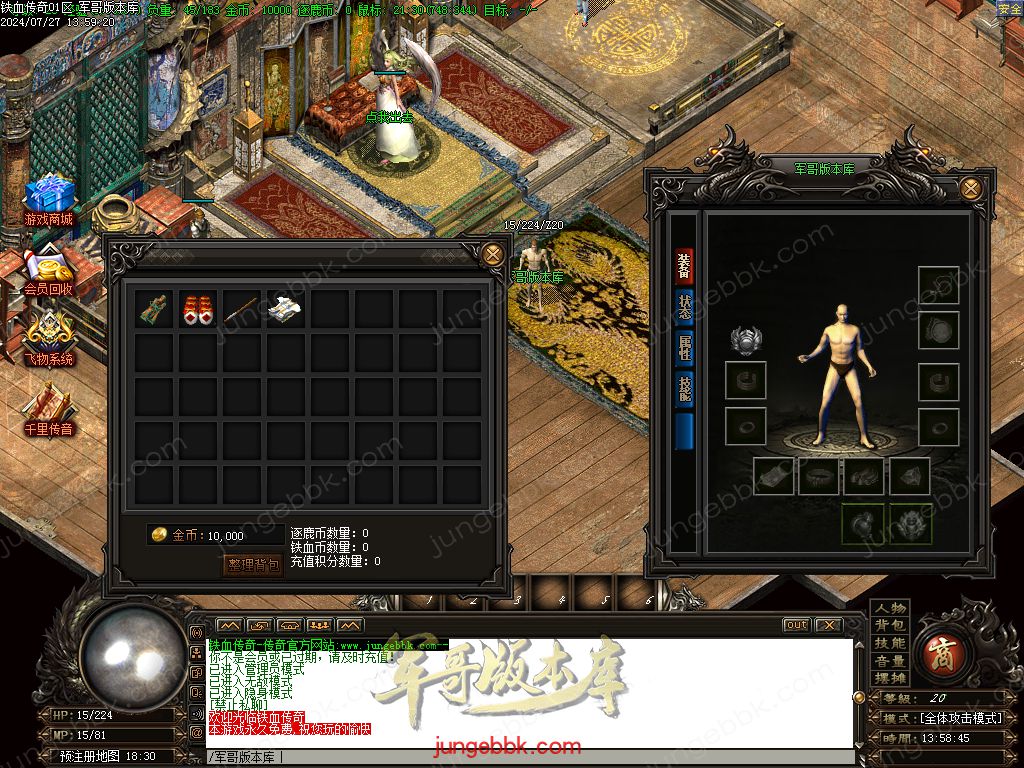Close the inventory bag window
Screen dimensions: 1024x768
492,254
